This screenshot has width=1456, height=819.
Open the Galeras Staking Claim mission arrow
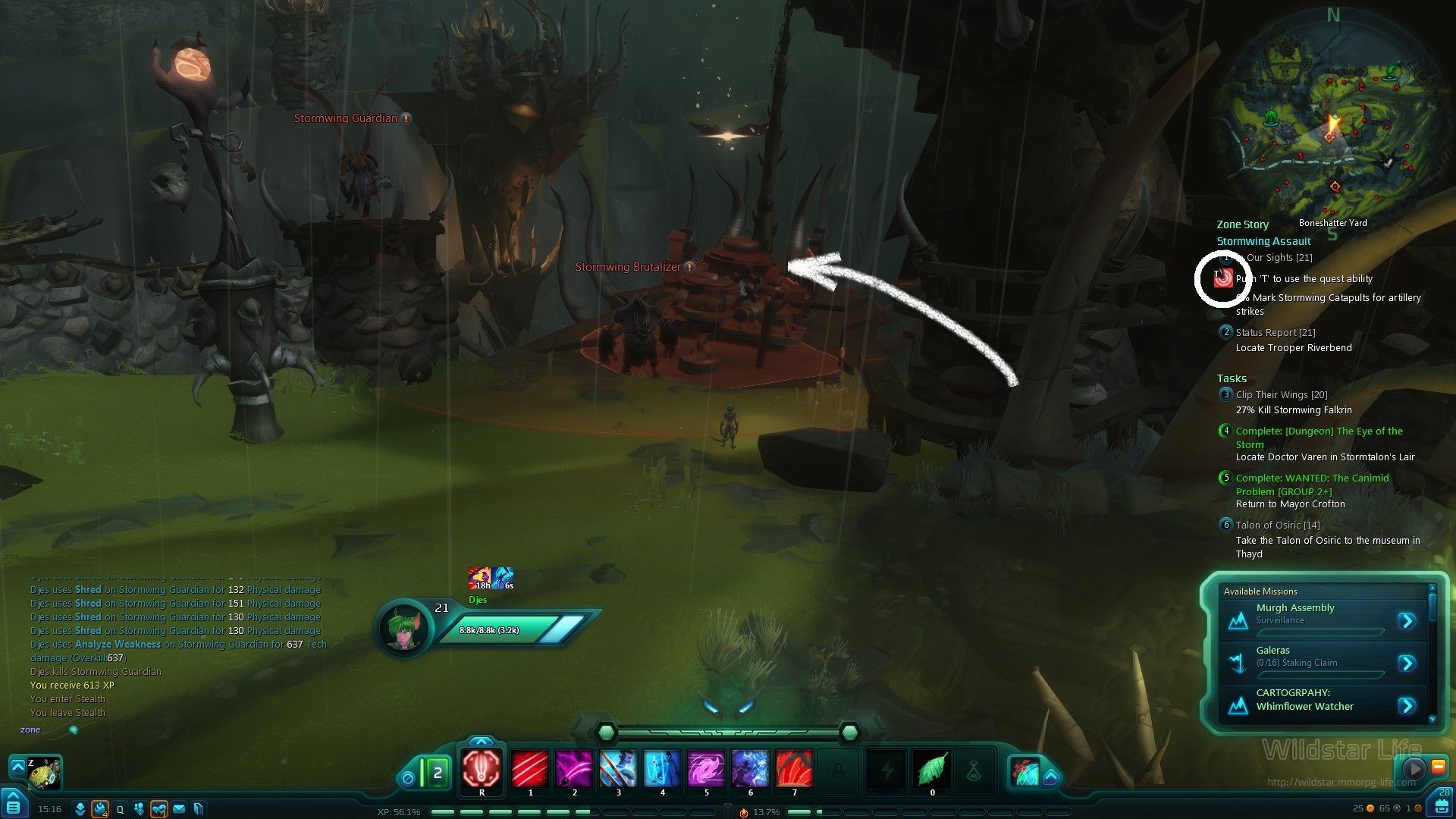pos(1407,664)
